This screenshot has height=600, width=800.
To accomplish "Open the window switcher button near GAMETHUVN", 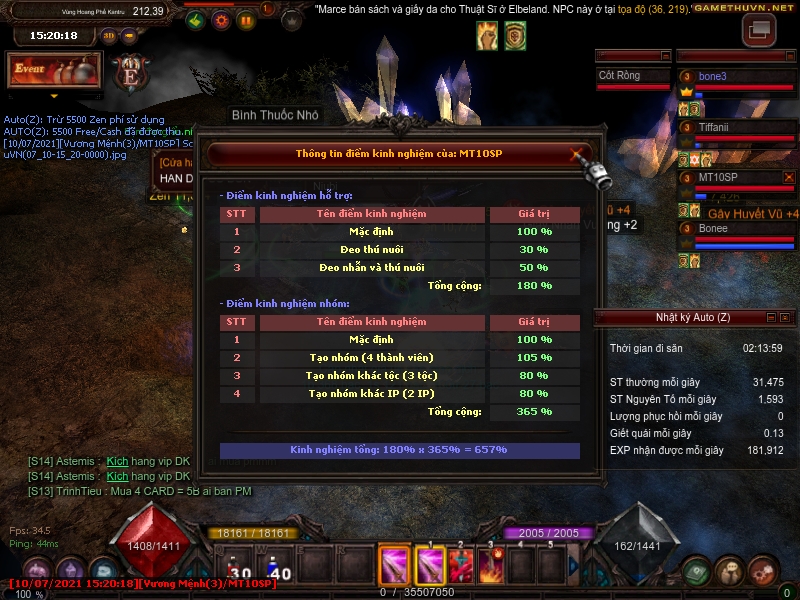I will 759,29.
